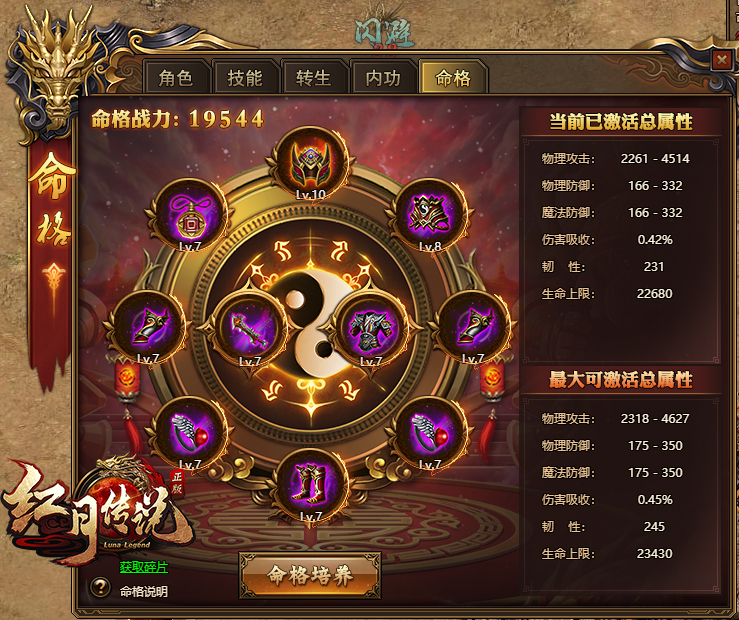Select the body armor slot

coord(371,326)
